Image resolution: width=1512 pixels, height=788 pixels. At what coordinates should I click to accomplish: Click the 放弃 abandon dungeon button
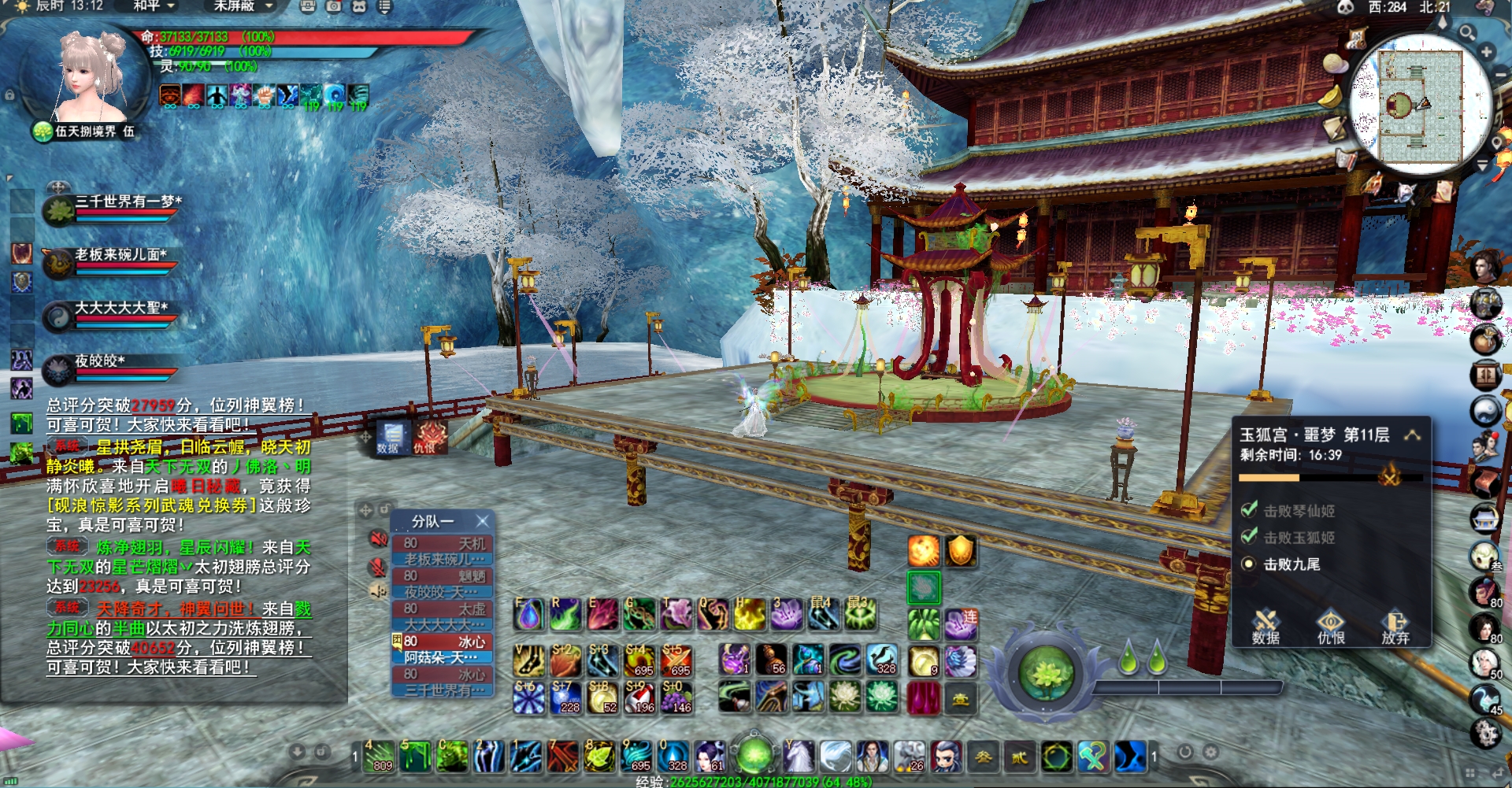(x=1395, y=627)
